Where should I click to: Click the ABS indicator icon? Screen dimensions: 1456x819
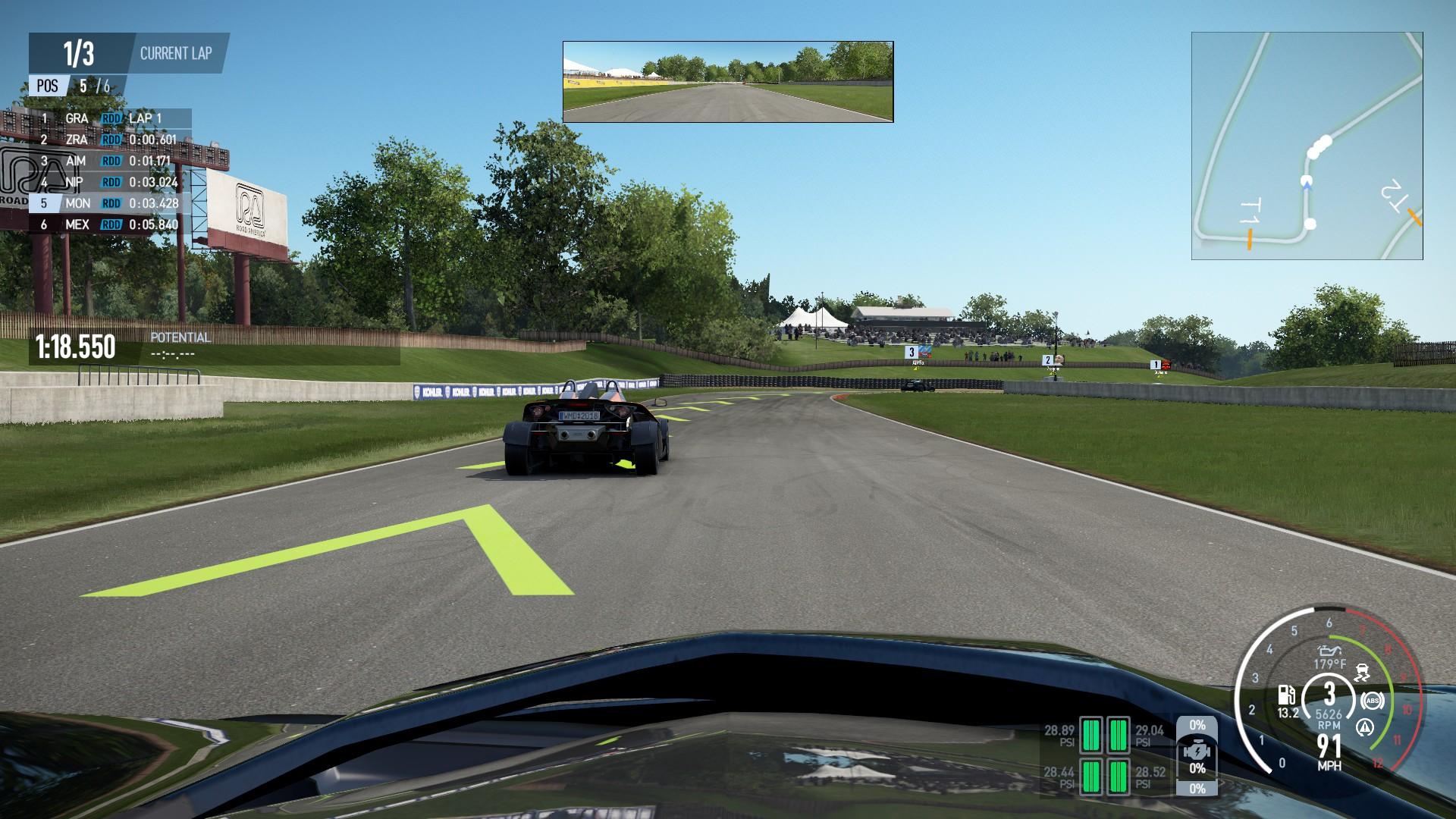pyautogui.click(x=1371, y=701)
